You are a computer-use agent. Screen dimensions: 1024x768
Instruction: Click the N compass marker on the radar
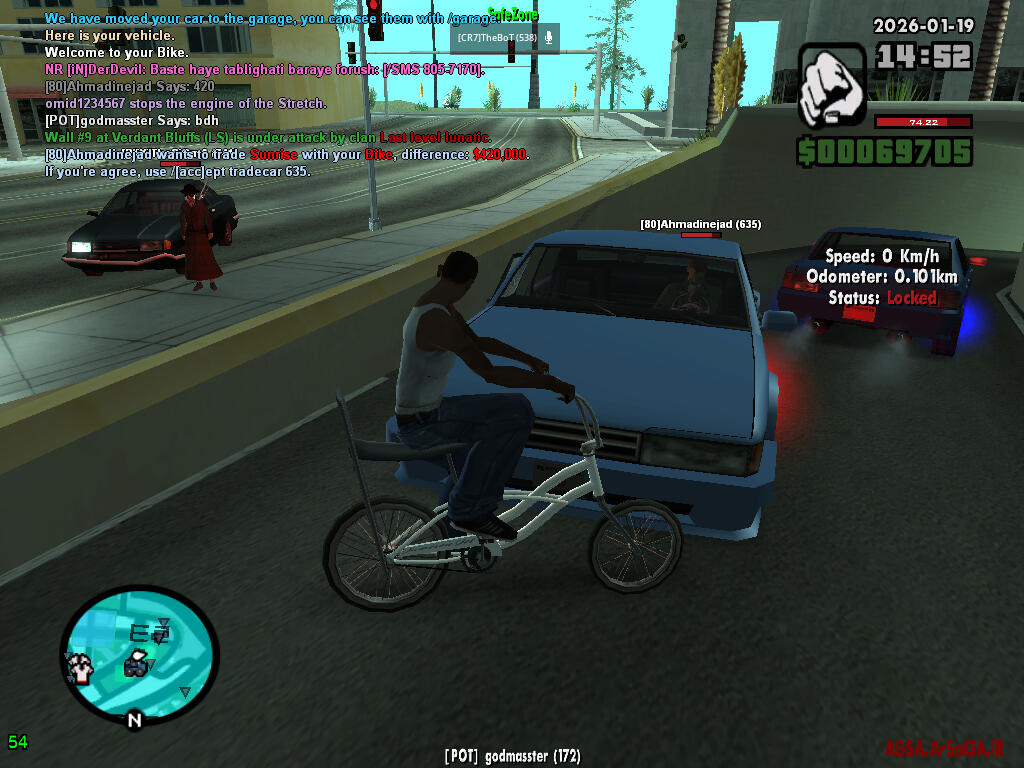pos(134,719)
